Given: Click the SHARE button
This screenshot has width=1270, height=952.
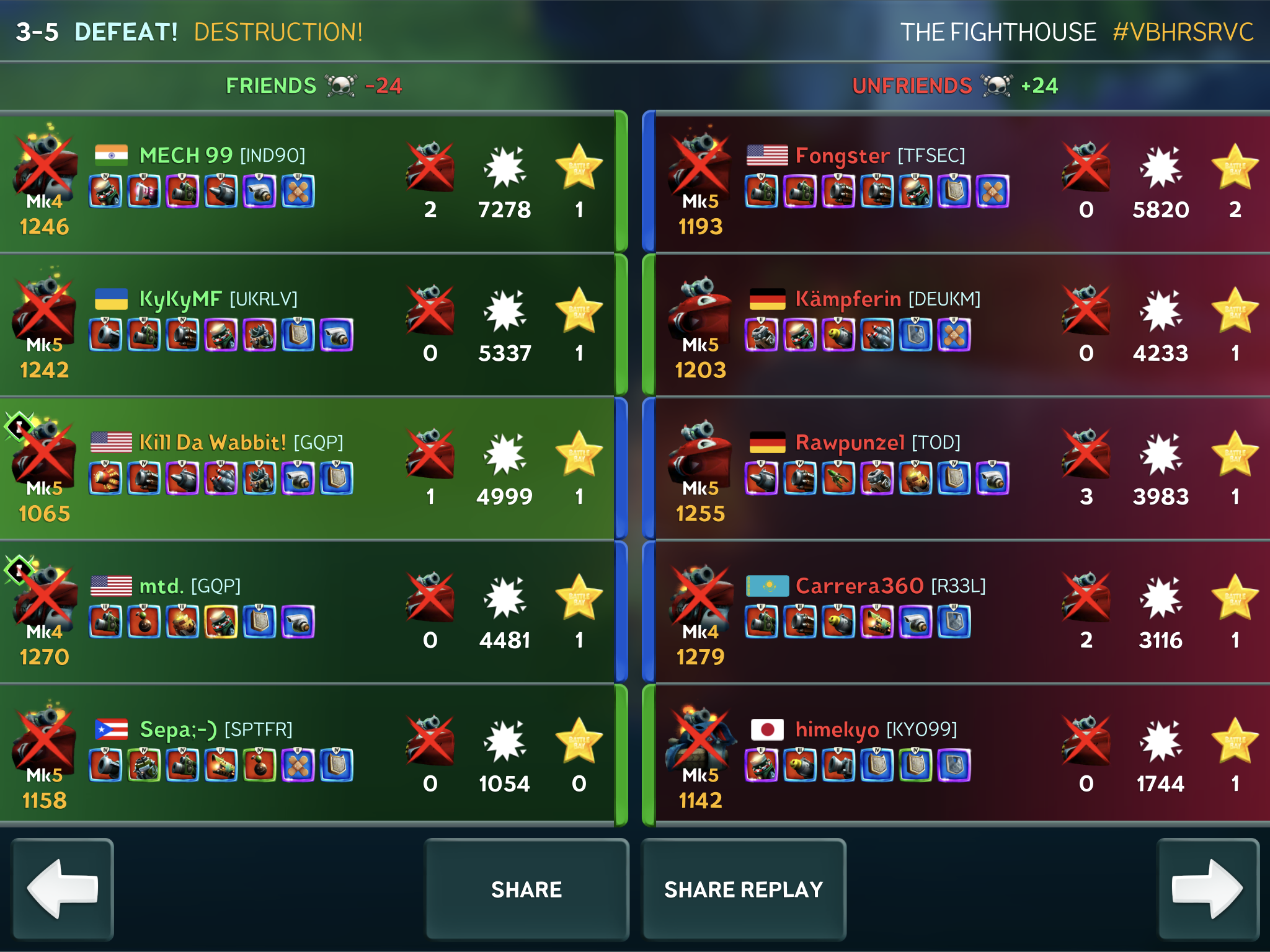Looking at the screenshot, I should [526, 889].
